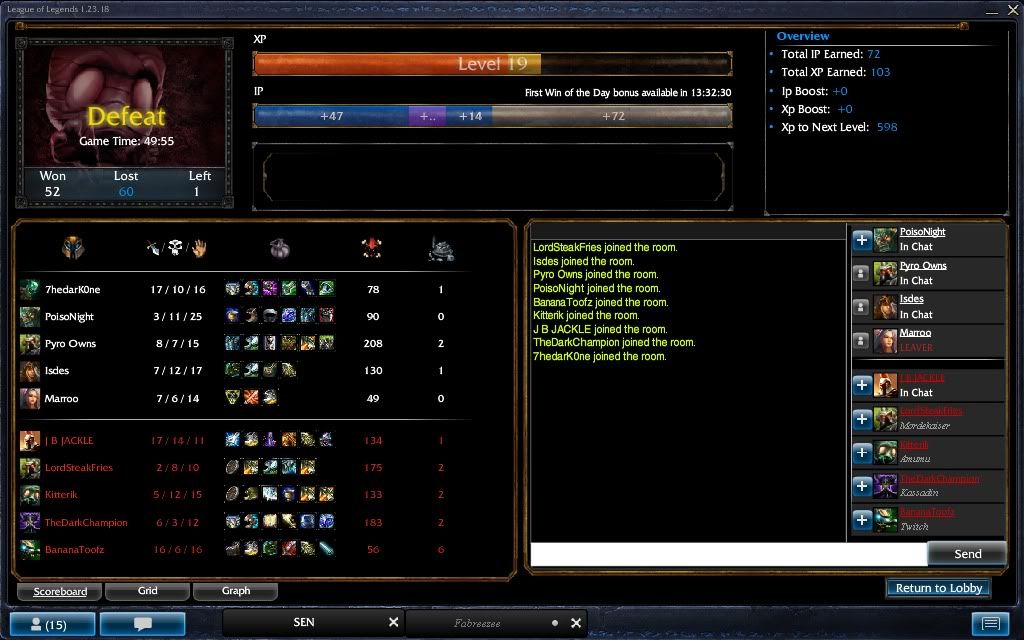Add PoisoNight as a friend with plus button

(861, 240)
